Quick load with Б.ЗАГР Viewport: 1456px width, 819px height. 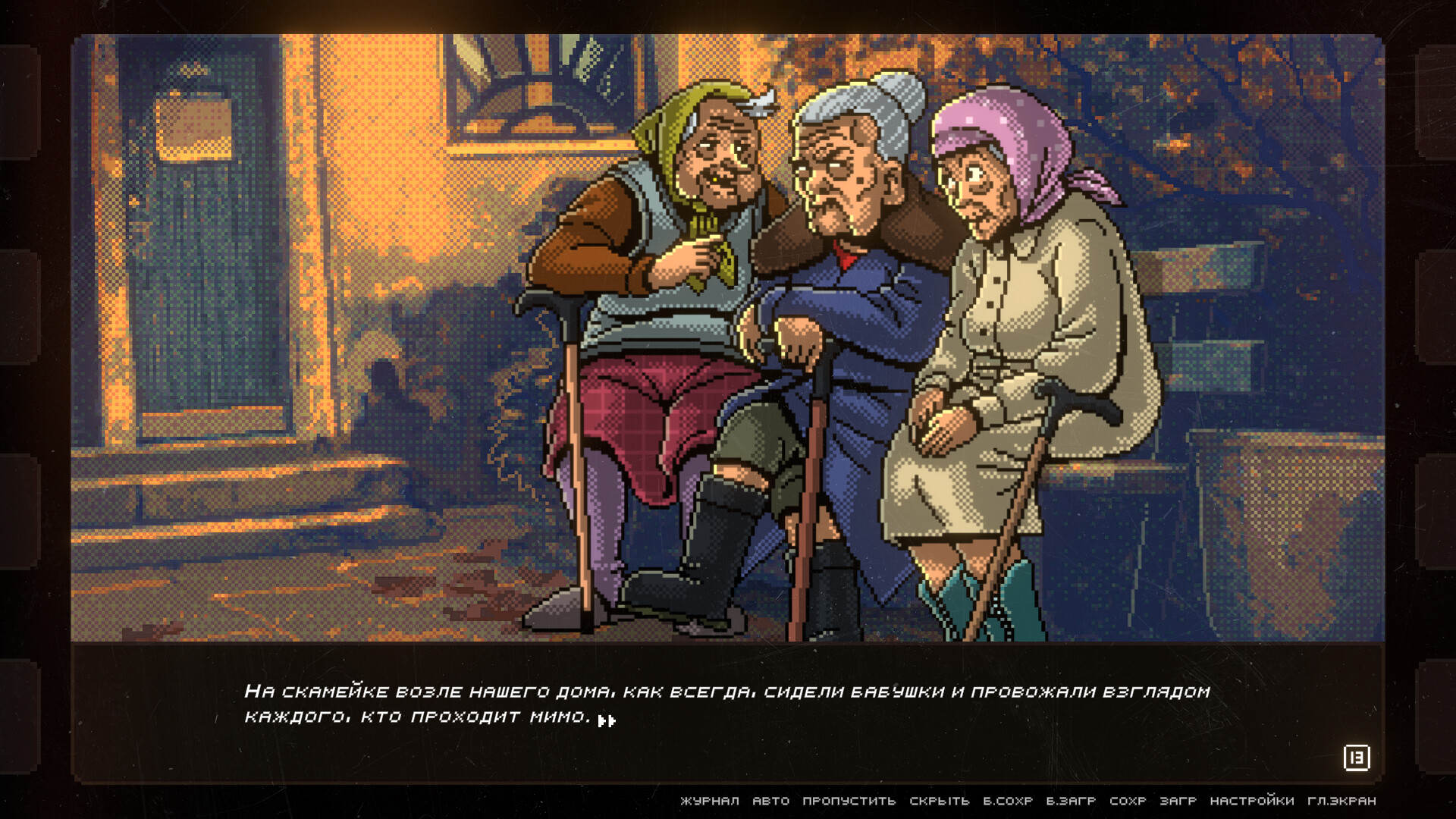point(1071,799)
